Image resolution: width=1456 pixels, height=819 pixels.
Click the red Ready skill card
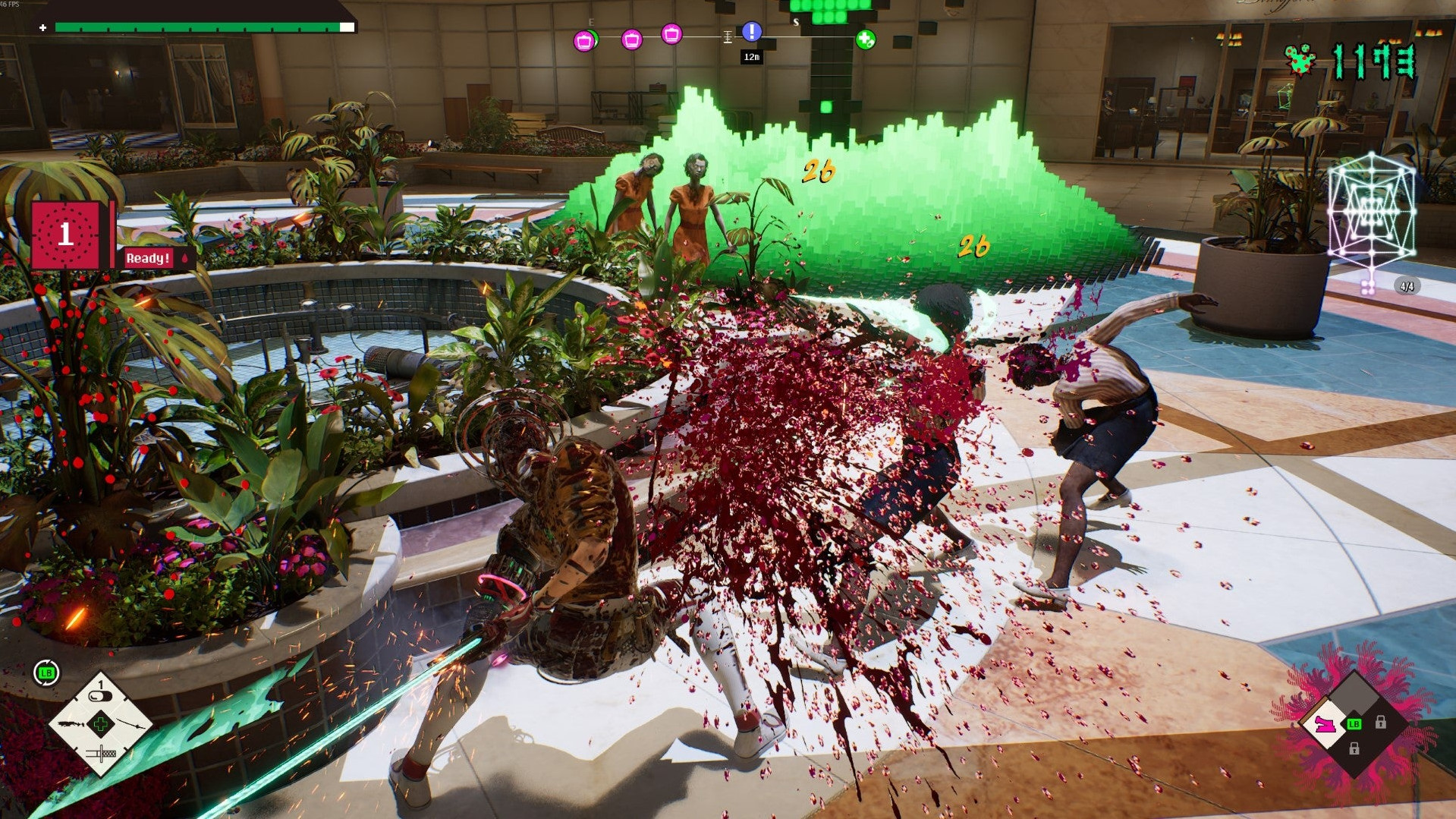tap(66, 235)
